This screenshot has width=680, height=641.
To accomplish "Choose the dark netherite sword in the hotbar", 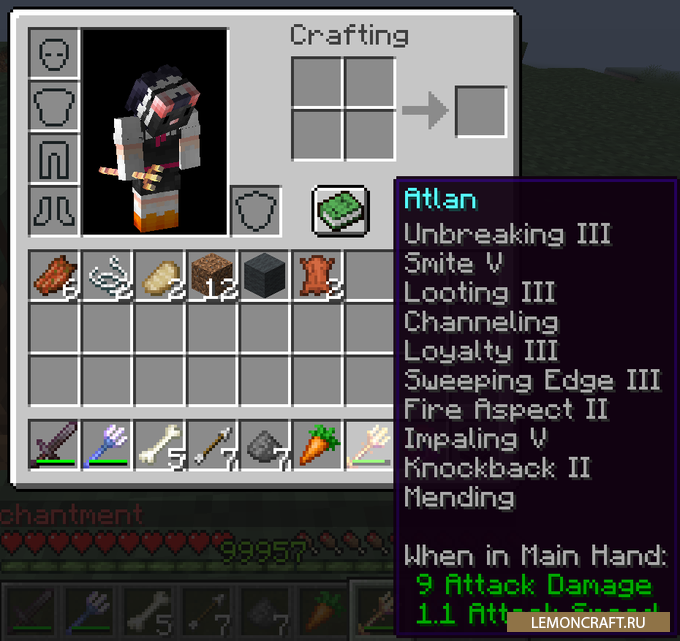I will pos(54,443).
